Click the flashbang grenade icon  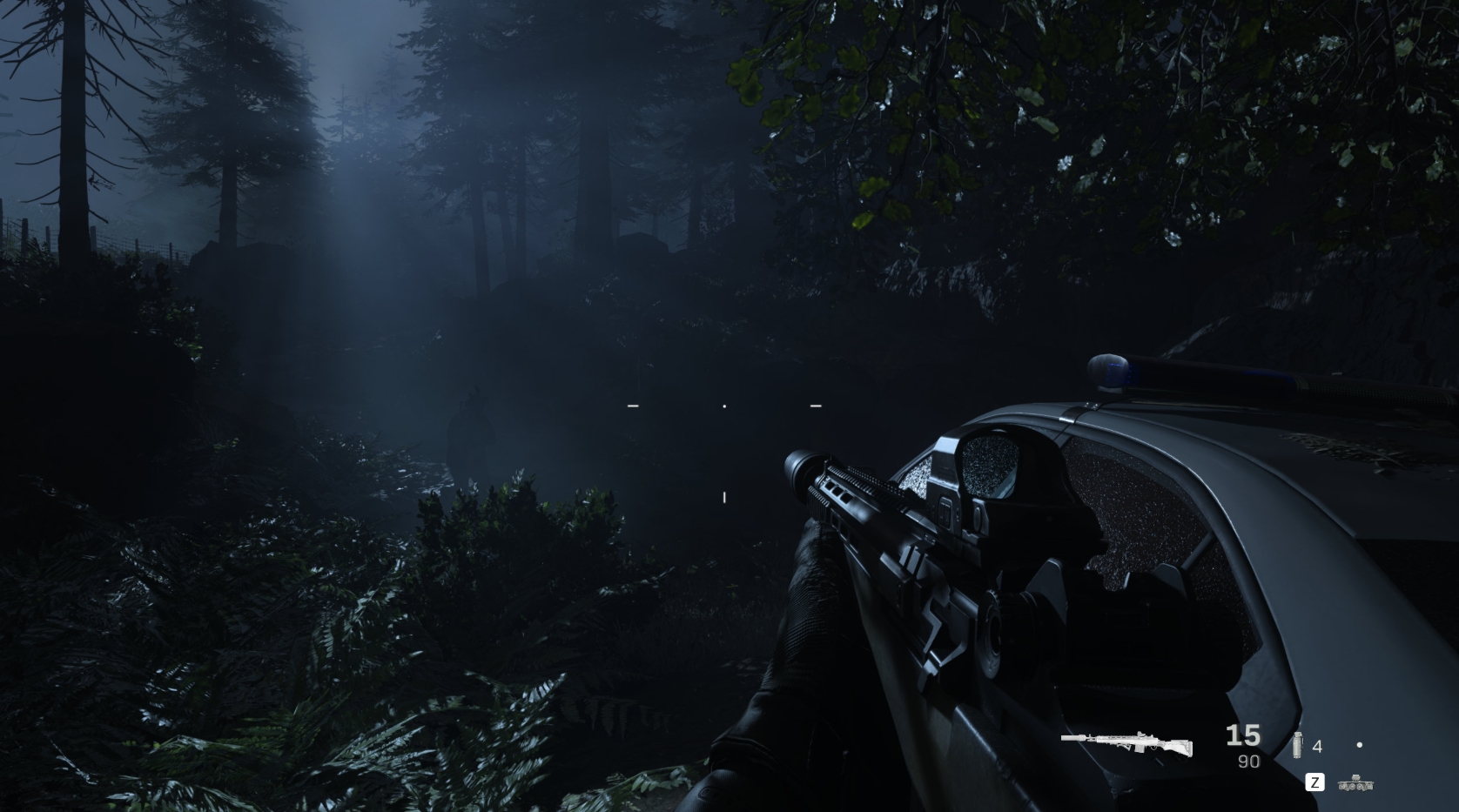(1298, 745)
